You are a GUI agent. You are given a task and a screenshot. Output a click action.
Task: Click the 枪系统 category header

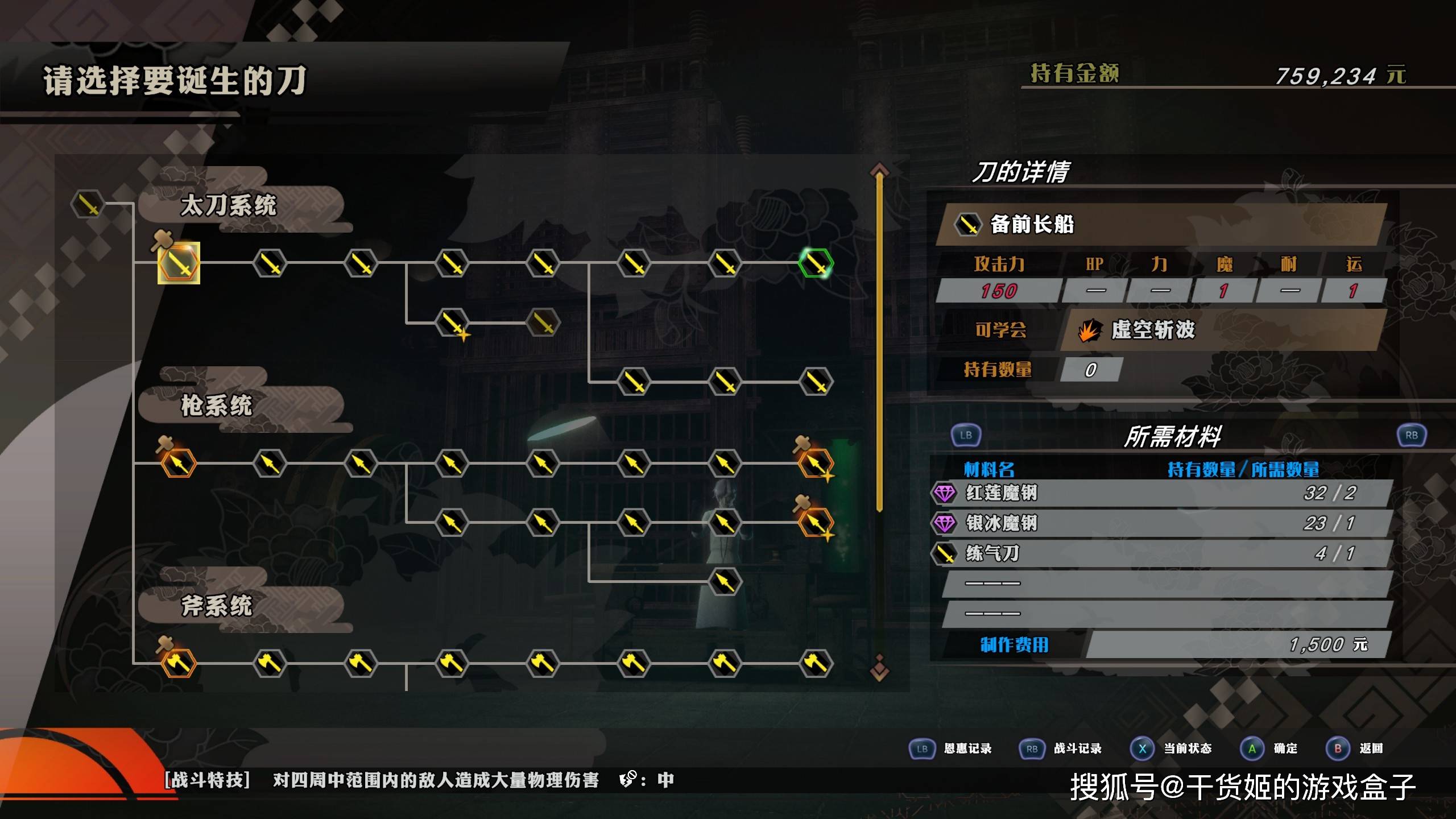216,406
